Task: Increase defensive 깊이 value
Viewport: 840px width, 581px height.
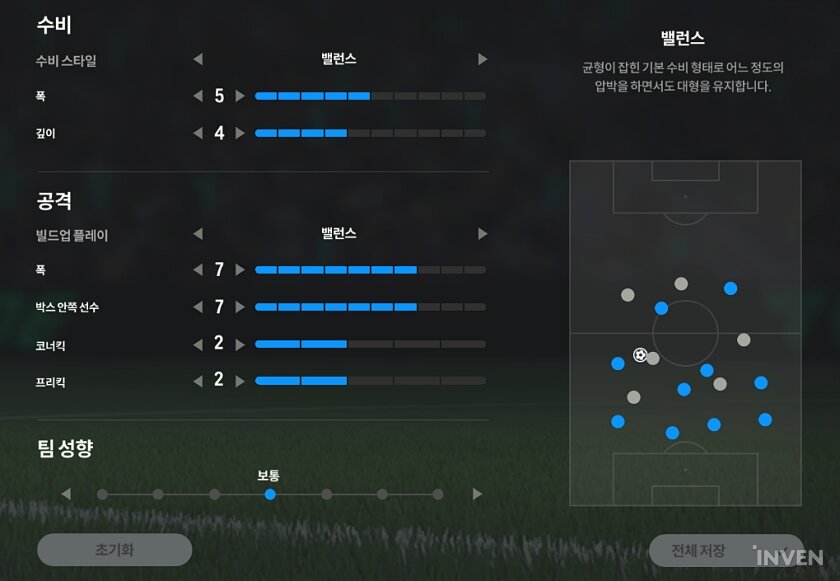Action: (240, 133)
